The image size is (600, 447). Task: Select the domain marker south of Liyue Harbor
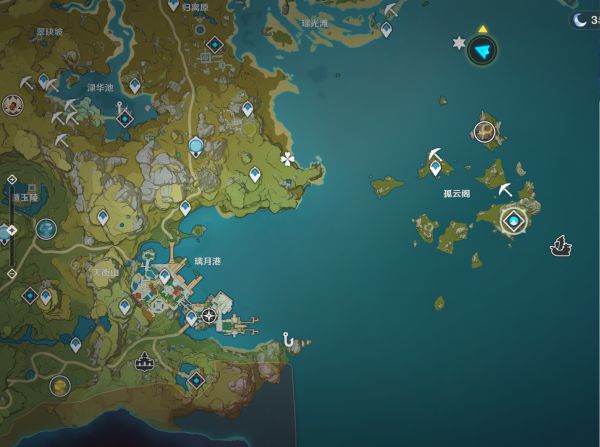pos(195,380)
